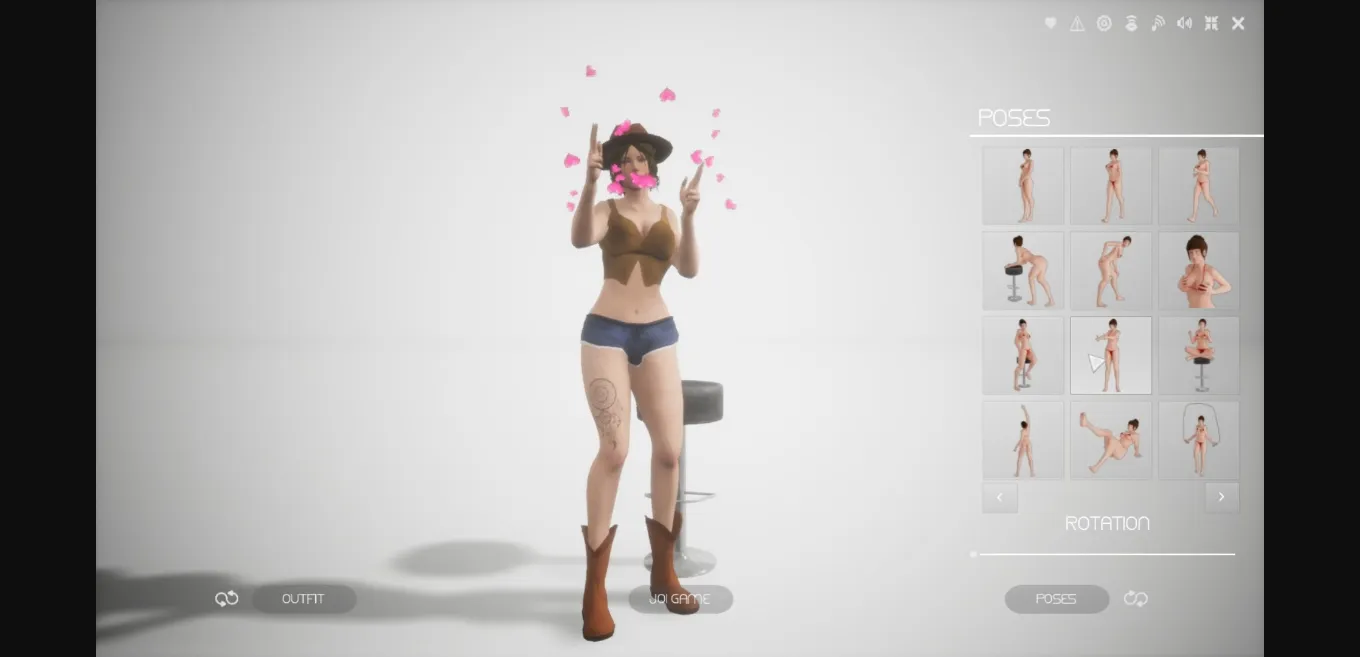Click the heart icon in the top bar

1050,24
